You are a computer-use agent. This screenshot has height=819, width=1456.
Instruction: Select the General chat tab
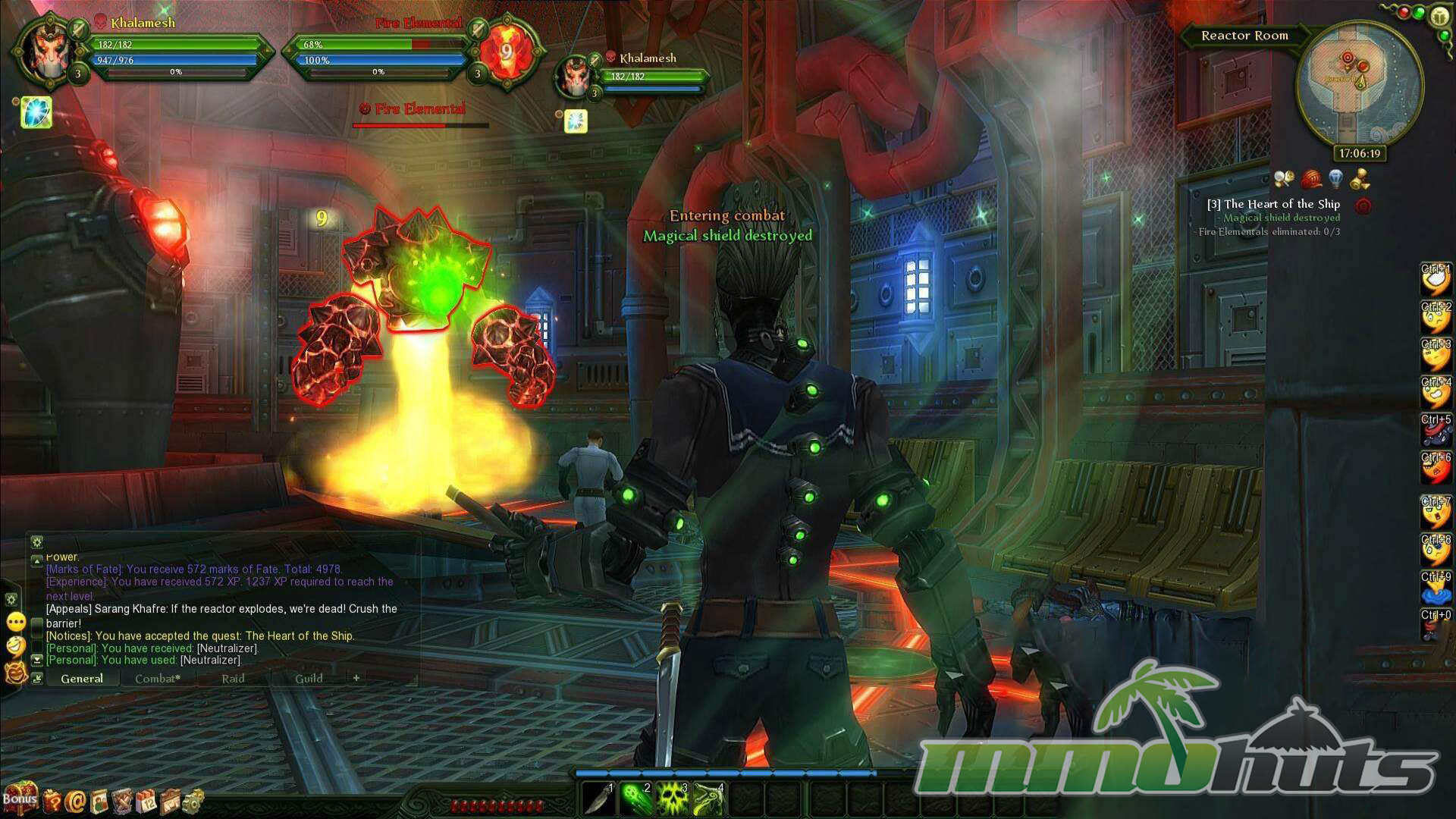[x=82, y=679]
